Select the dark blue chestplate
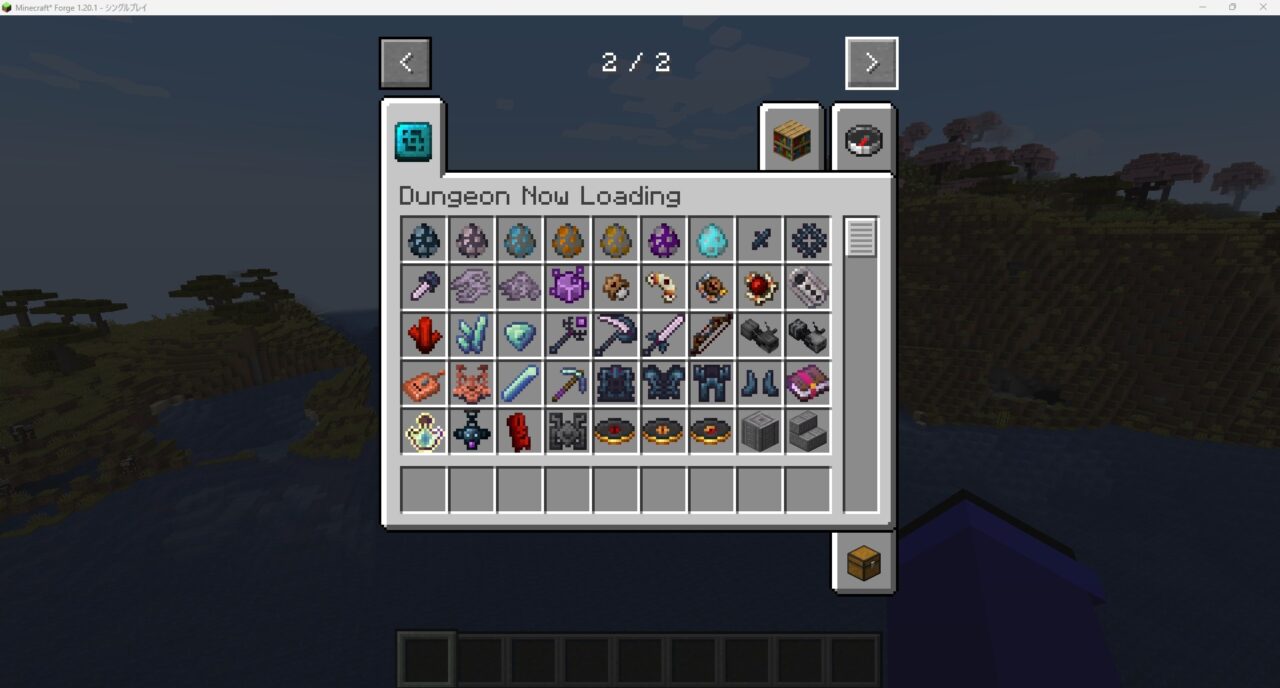Screen dimensions: 1280x688 click(663, 384)
